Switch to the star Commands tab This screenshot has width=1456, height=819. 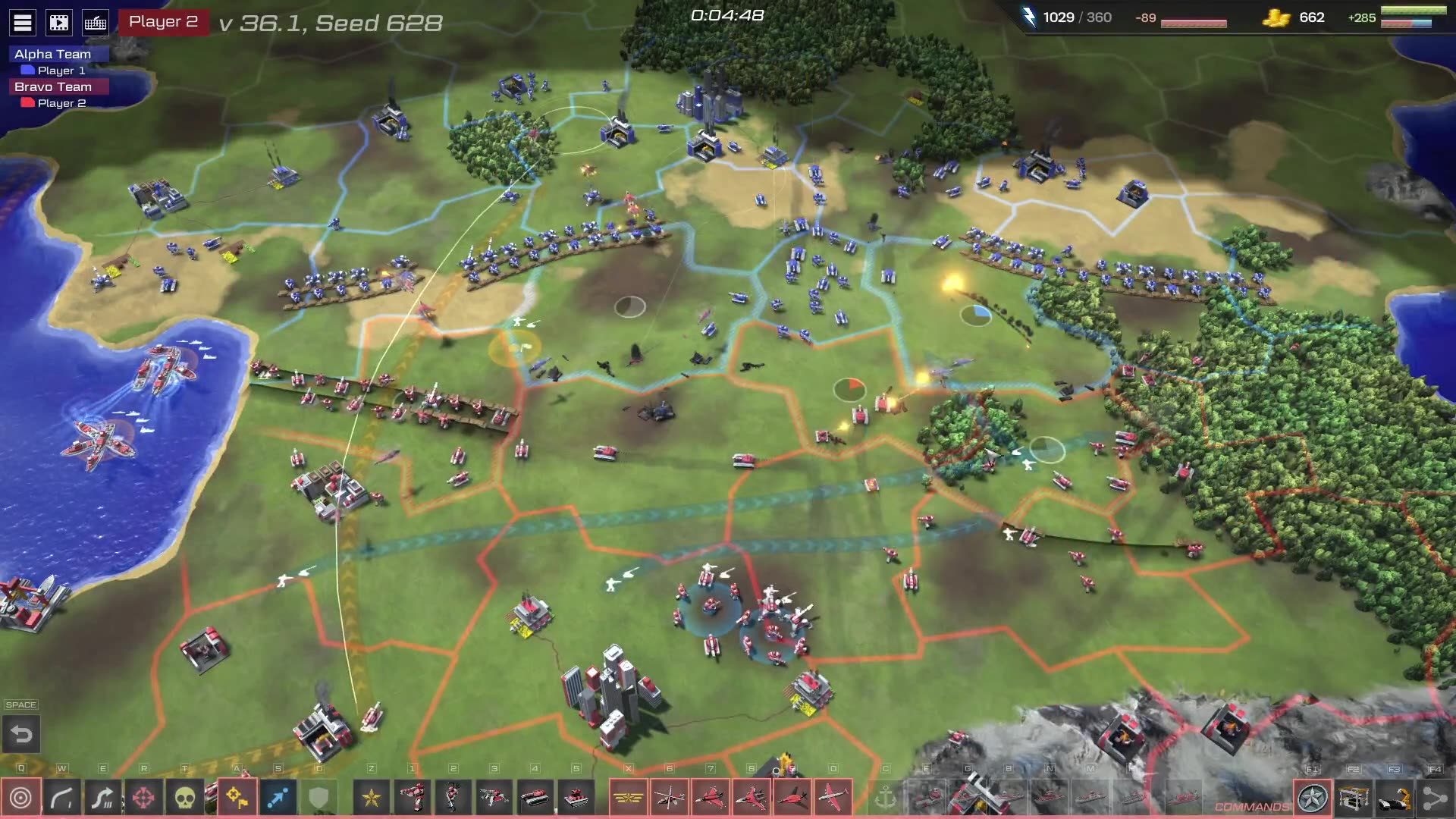[x=1313, y=798]
